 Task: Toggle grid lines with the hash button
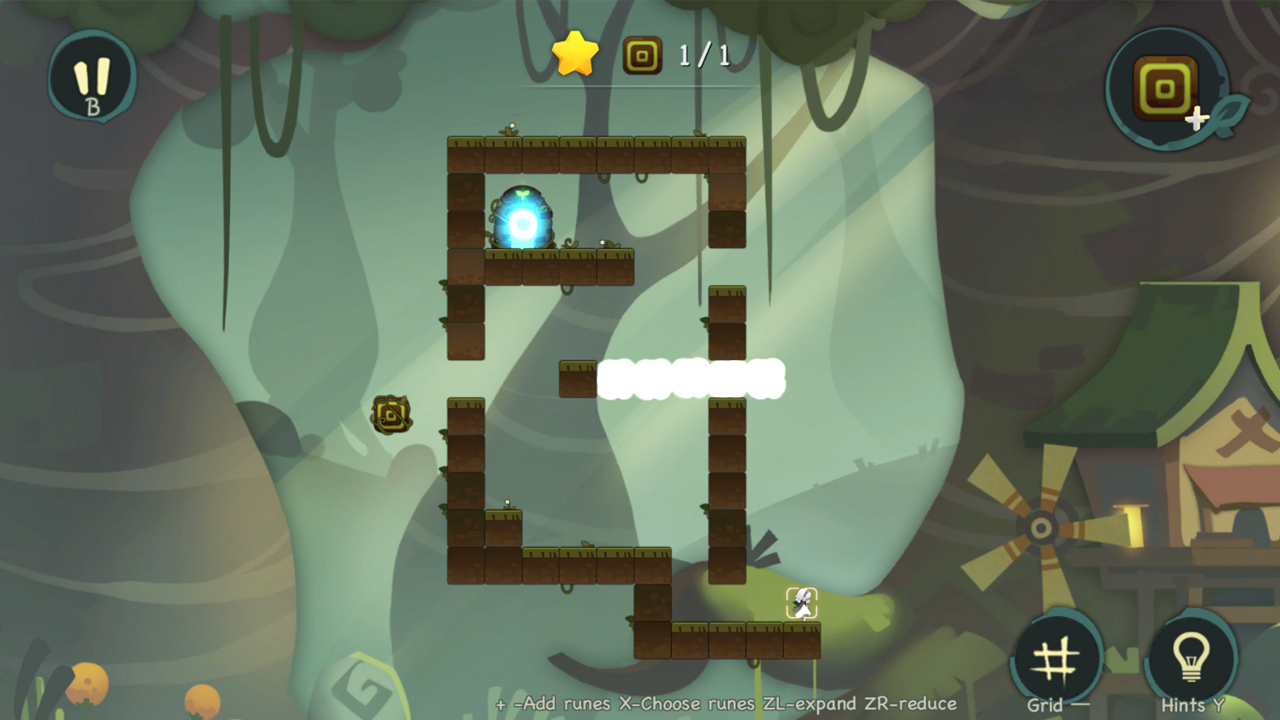[1056, 655]
